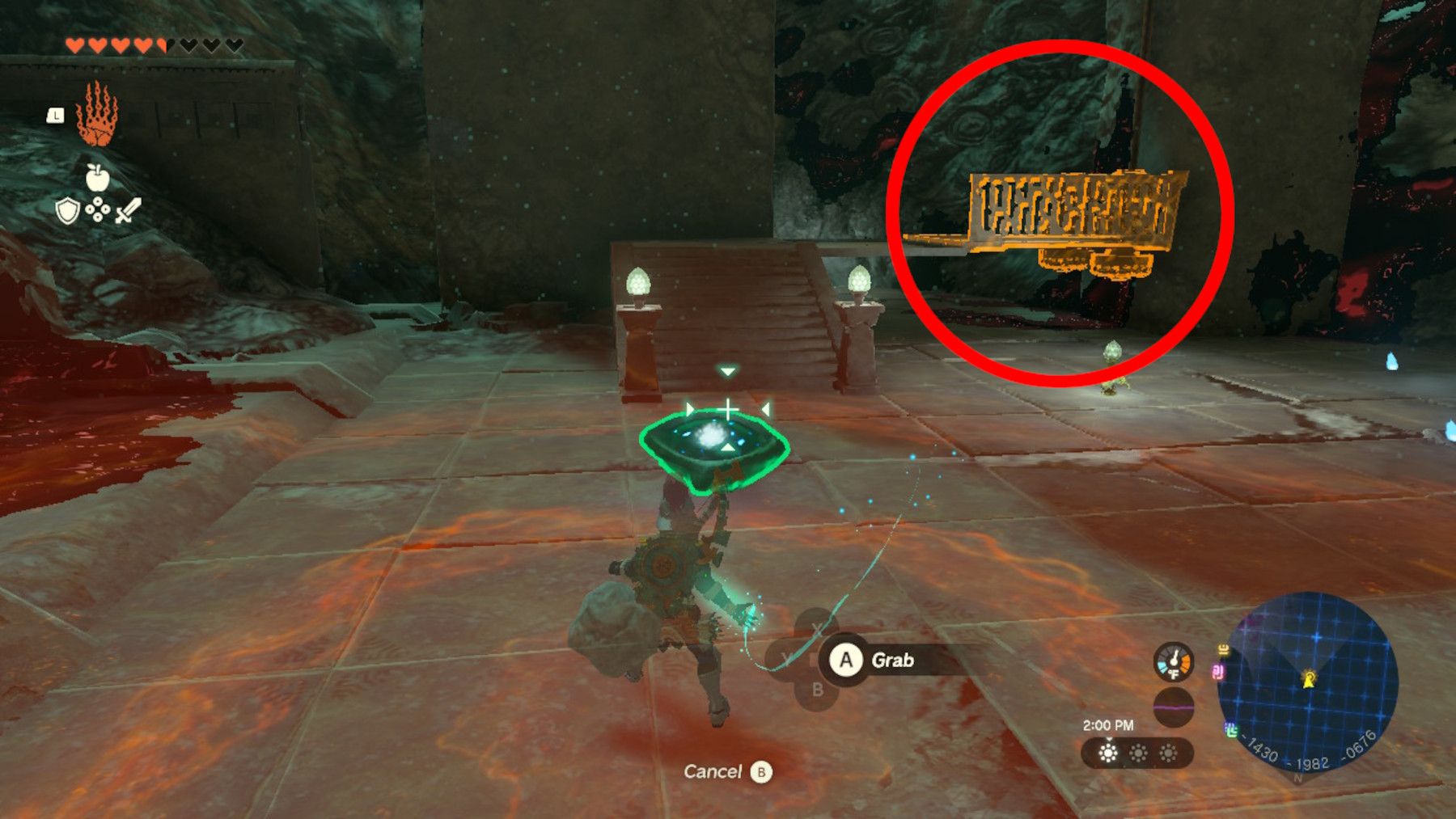
Task: Click the apple meal icon in the HUD
Action: pyautogui.click(x=98, y=178)
